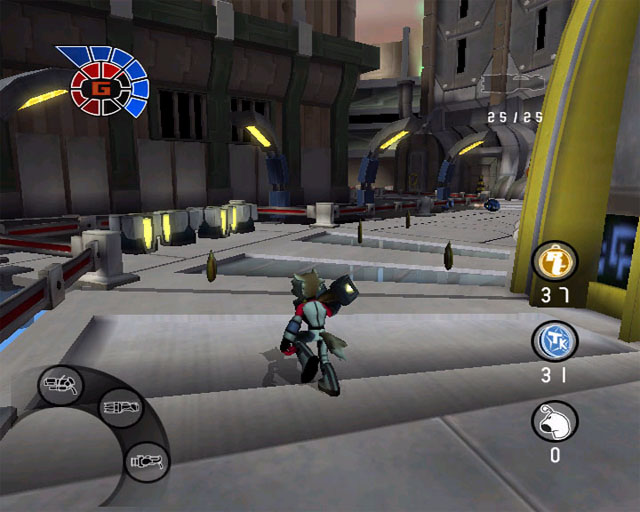This screenshot has height=512, width=640.
Task: Select the white creature head icon
Action: click(553, 421)
